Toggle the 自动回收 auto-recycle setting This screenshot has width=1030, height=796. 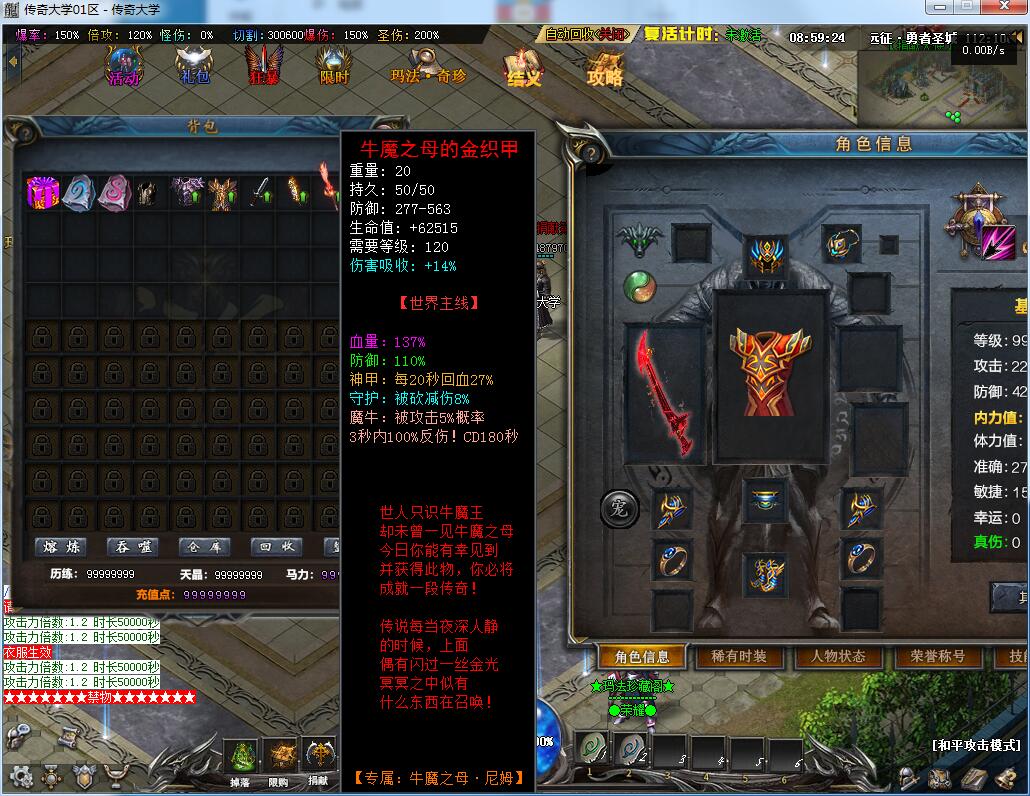click(586, 35)
